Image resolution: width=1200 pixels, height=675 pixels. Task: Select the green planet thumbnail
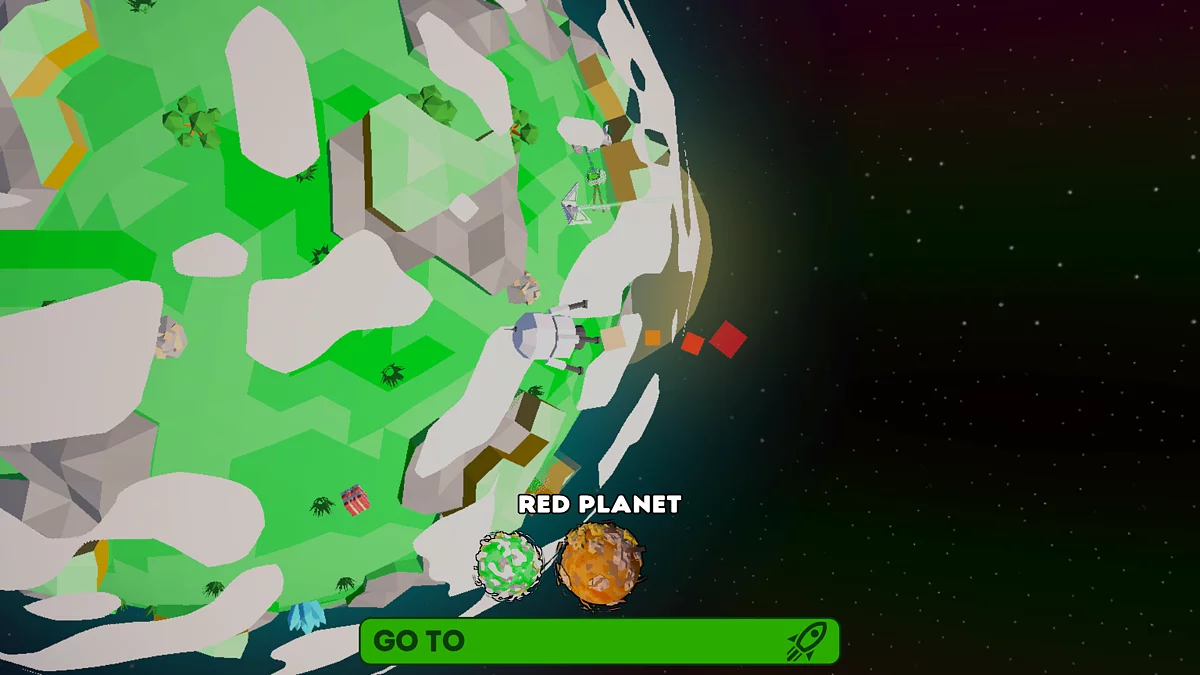508,564
